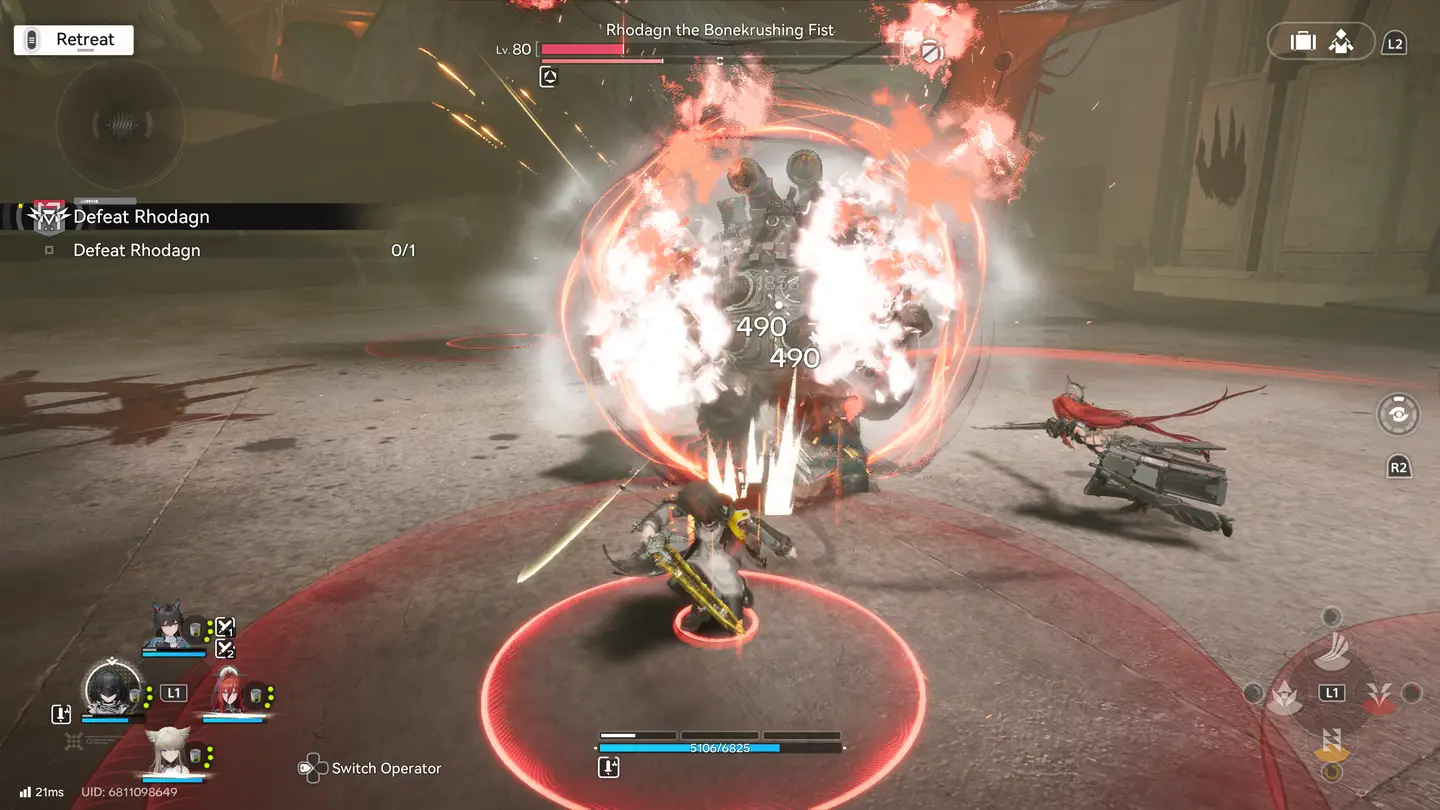Activate the yellow bottom skill on the wheel
Viewport: 1440px width, 810px height.
[x=1331, y=742]
